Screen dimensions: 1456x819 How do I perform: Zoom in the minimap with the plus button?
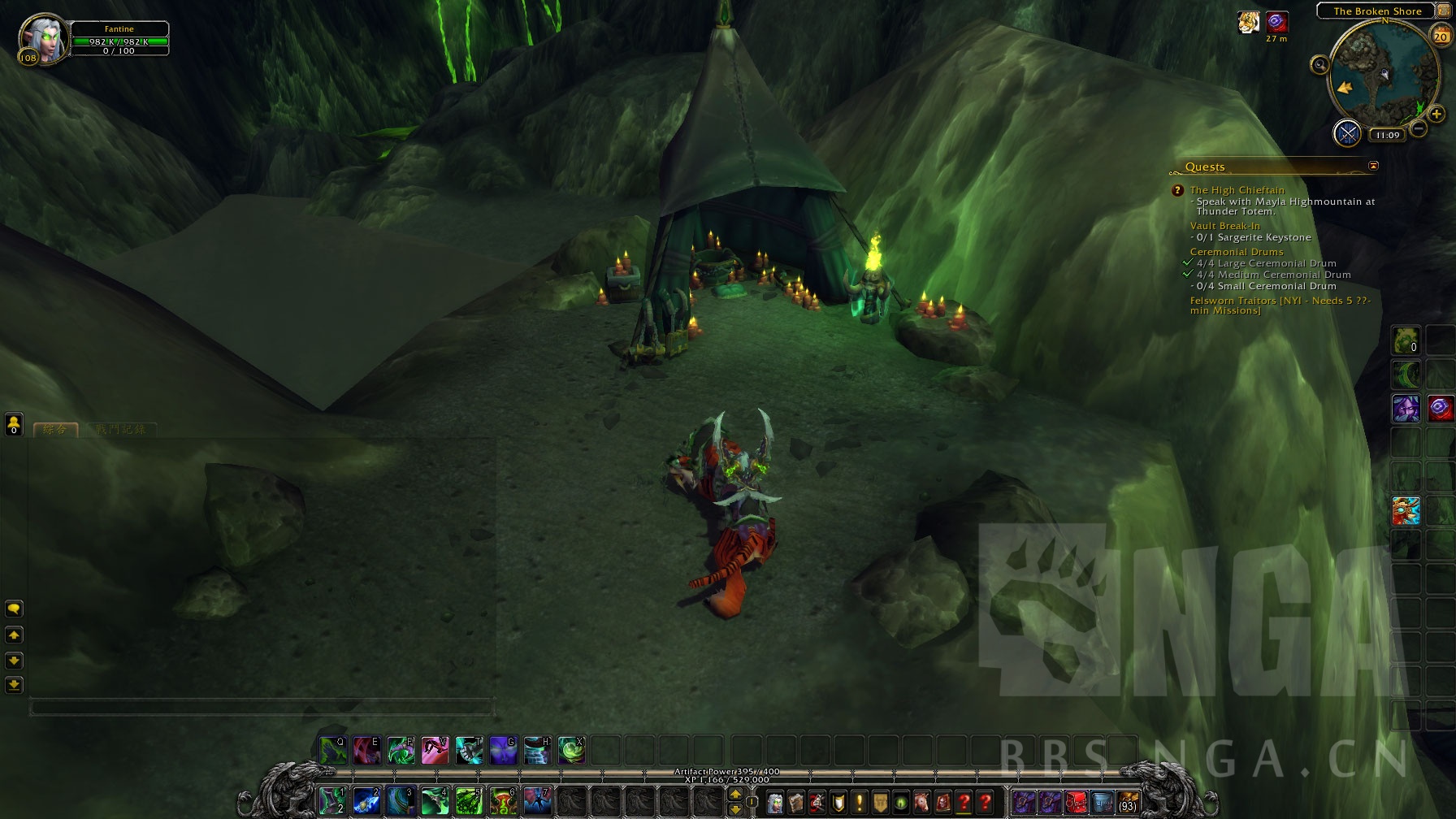1436,115
